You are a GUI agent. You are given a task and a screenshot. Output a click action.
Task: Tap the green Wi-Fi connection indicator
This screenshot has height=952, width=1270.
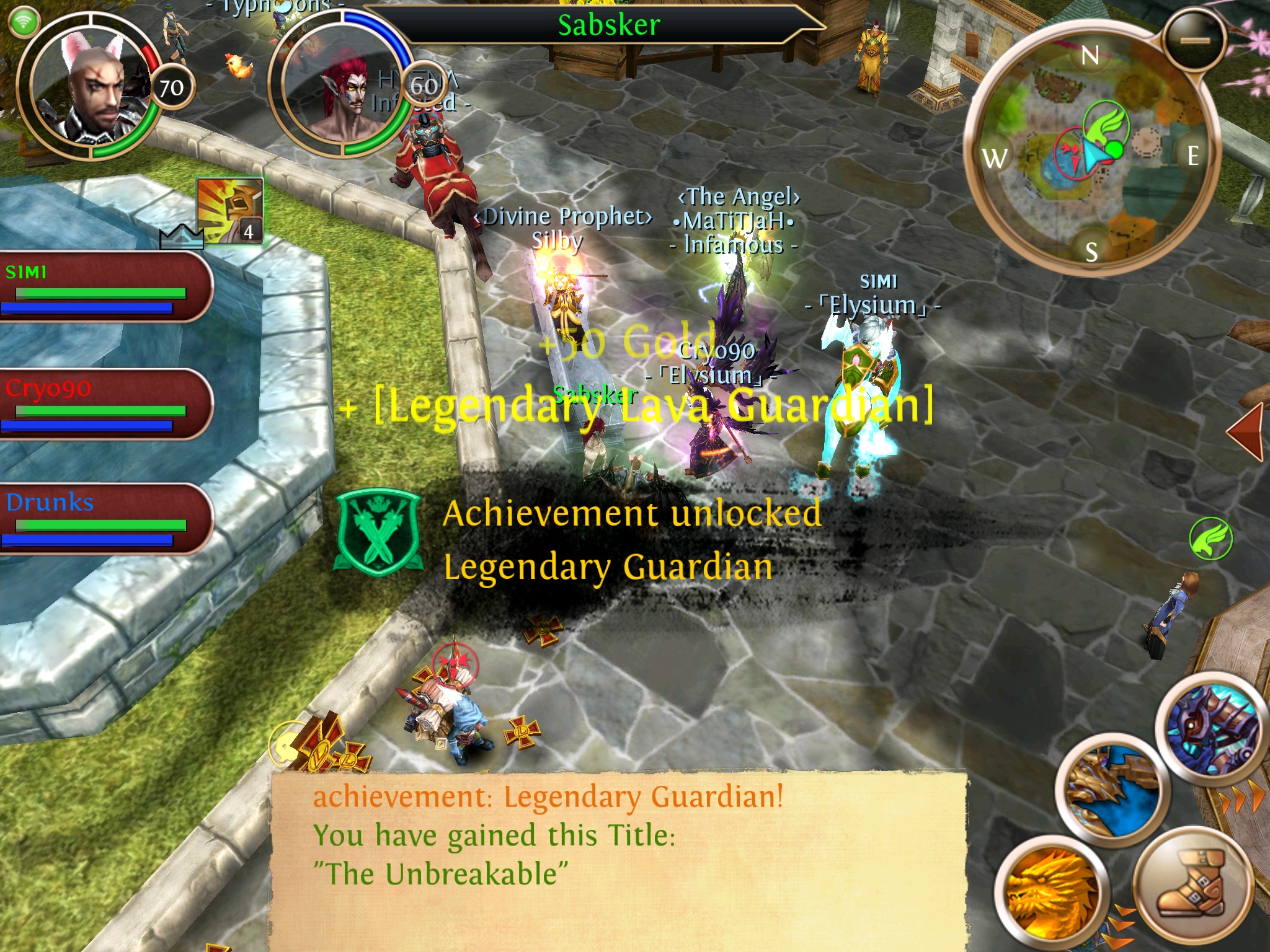[24, 22]
